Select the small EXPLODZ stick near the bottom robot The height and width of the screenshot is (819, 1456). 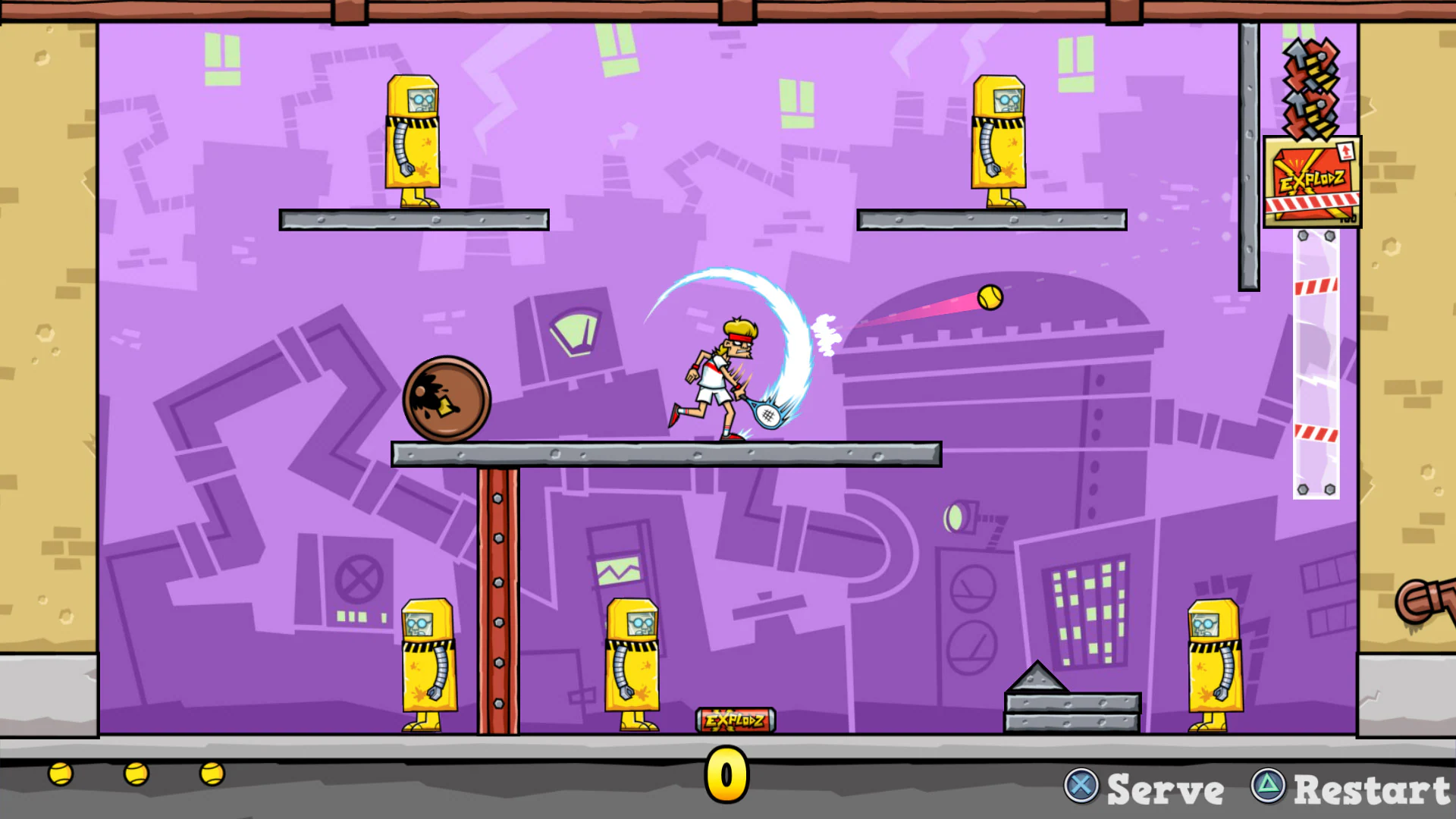pos(733,719)
